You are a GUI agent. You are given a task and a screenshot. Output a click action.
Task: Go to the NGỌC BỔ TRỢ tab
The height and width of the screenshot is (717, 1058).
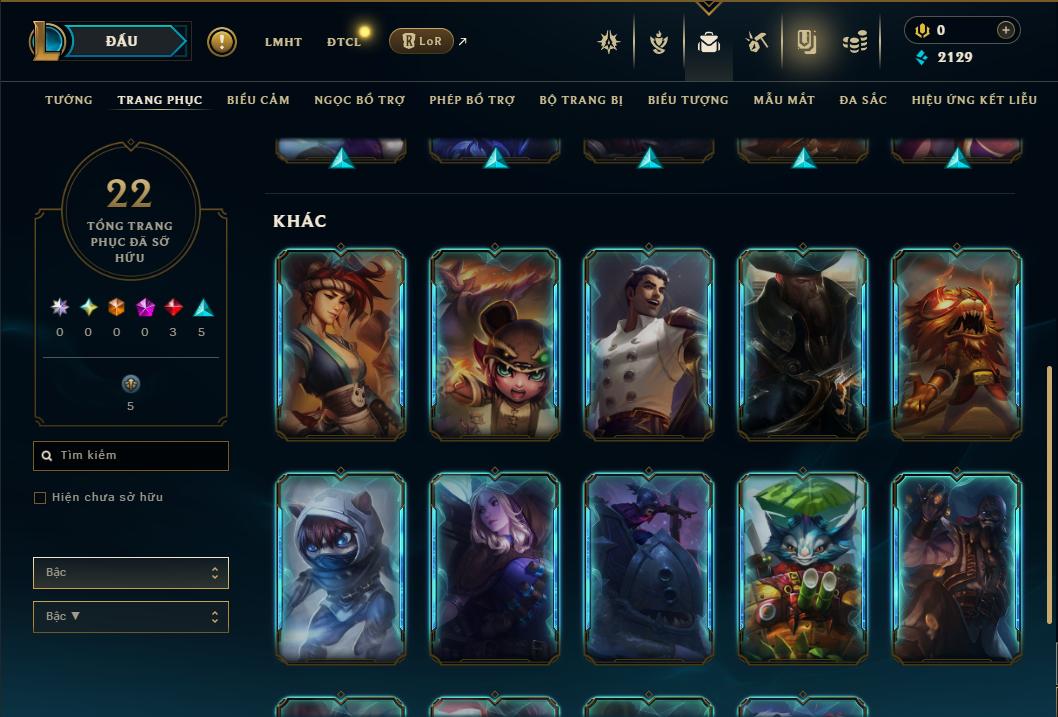[359, 100]
